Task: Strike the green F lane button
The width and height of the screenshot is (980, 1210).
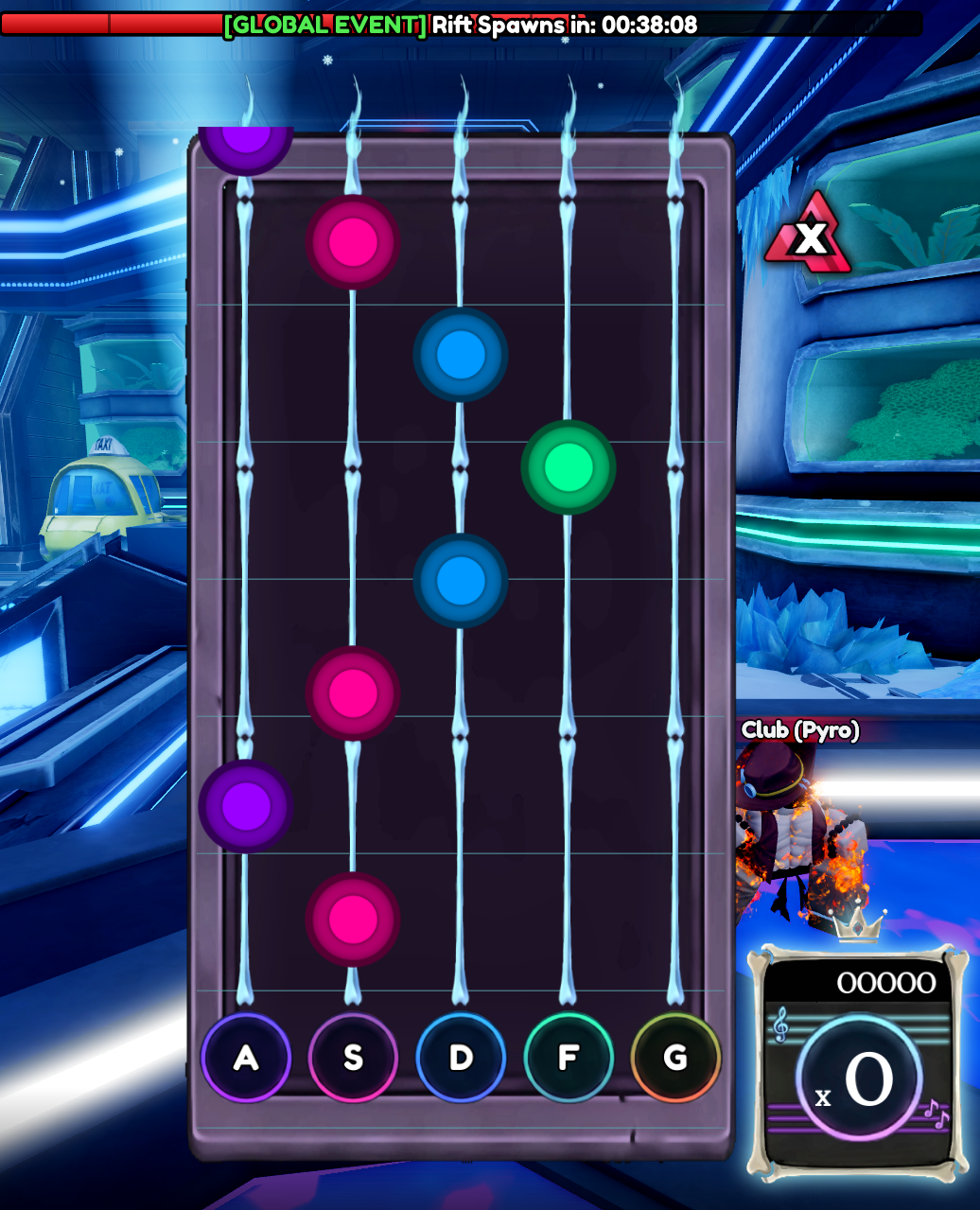Action: click(569, 1057)
